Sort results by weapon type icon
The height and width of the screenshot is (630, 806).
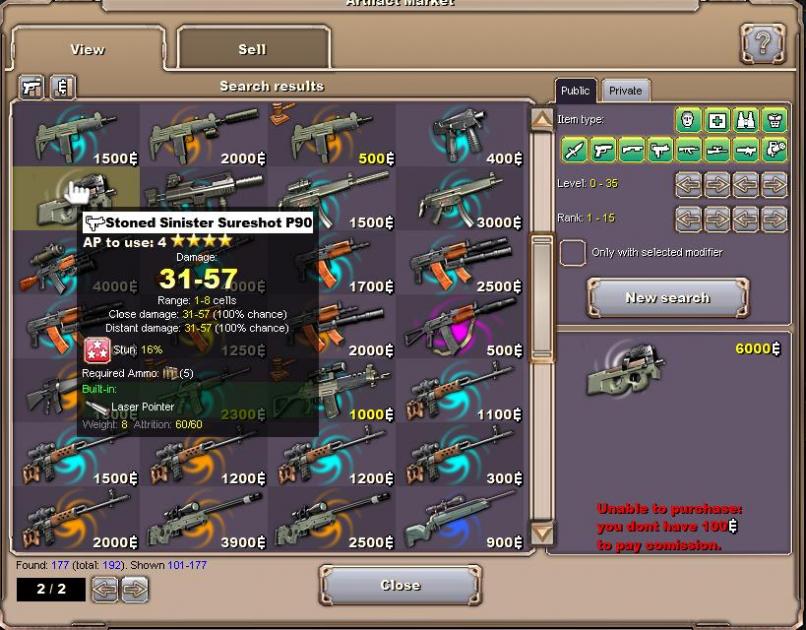pyautogui.click(x=33, y=87)
